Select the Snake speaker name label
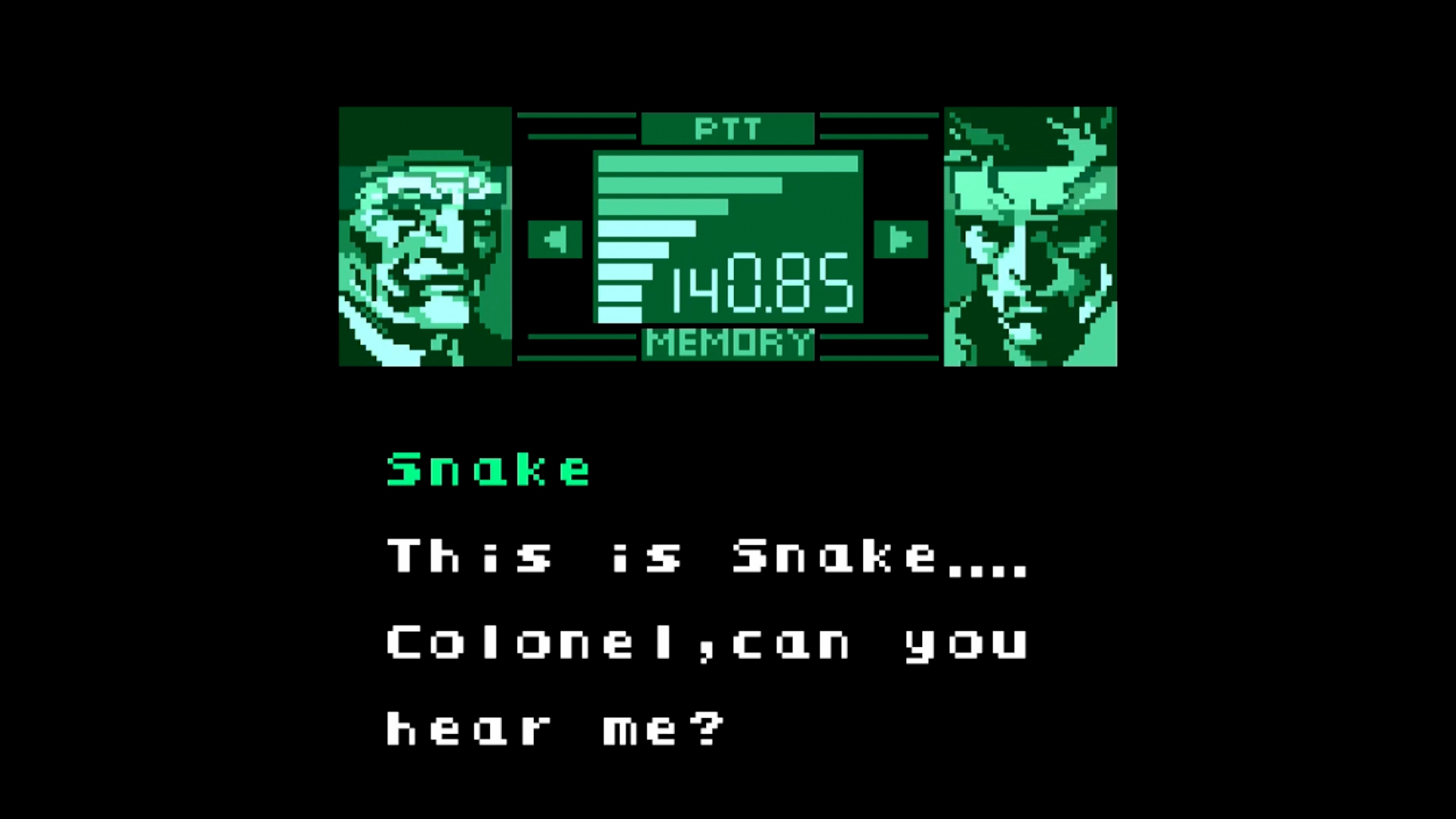Image resolution: width=1456 pixels, height=819 pixels. pyautogui.click(x=488, y=468)
